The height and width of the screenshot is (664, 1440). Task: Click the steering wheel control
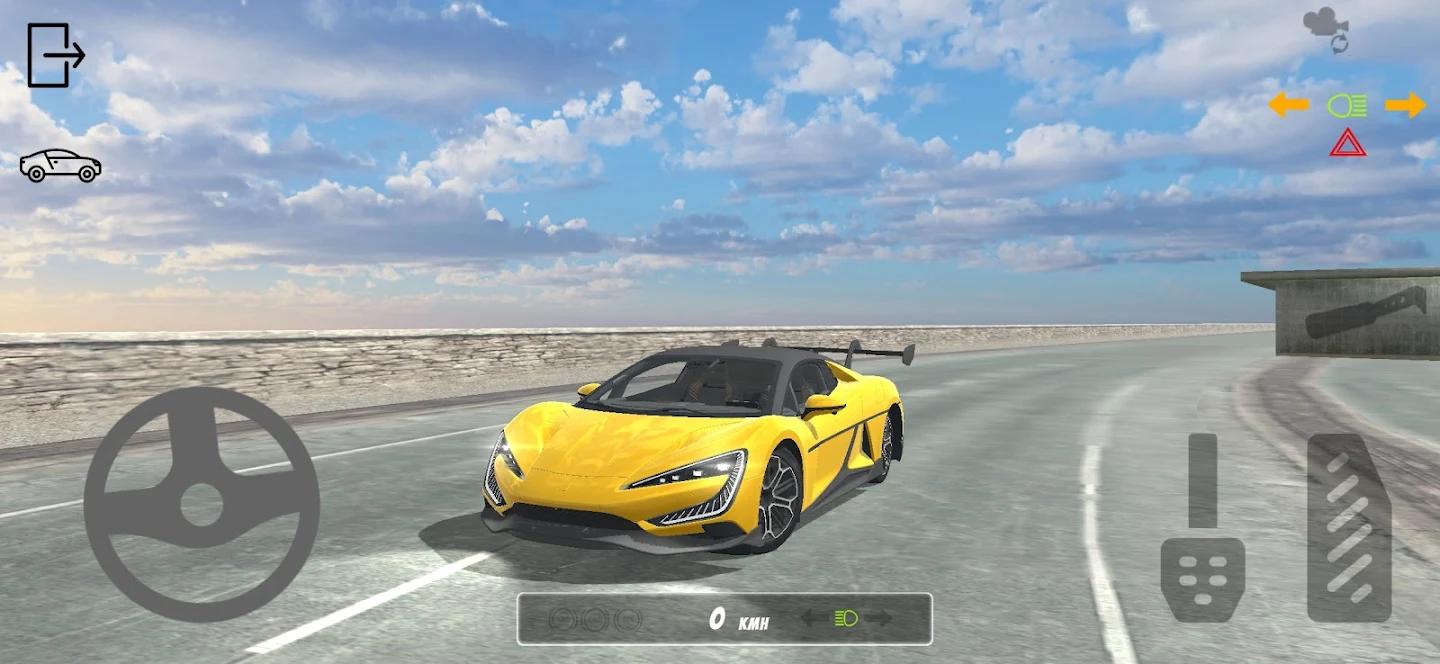click(x=201, y=504)
